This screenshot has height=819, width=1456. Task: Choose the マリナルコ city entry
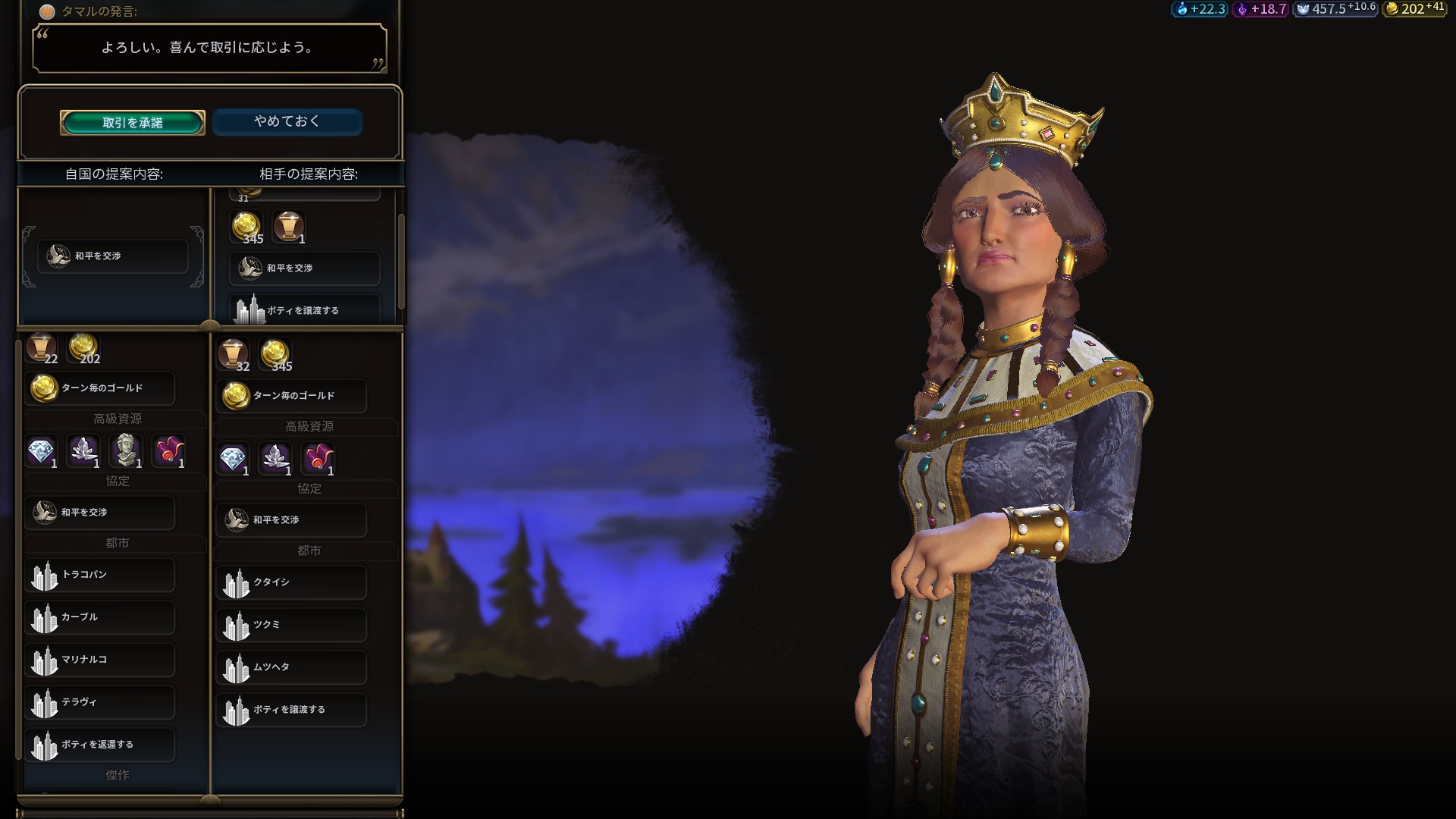[x=100, y=660]
